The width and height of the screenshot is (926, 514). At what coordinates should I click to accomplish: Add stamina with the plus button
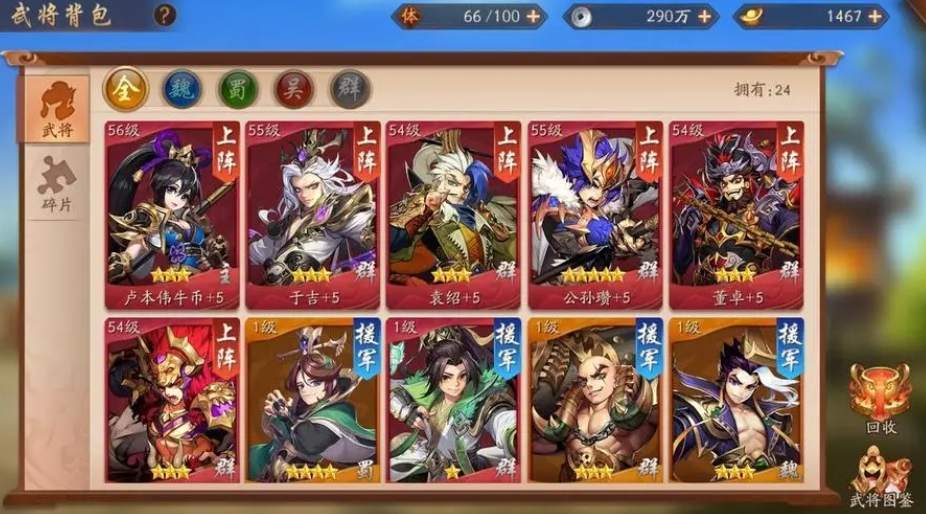pos(533,16)
